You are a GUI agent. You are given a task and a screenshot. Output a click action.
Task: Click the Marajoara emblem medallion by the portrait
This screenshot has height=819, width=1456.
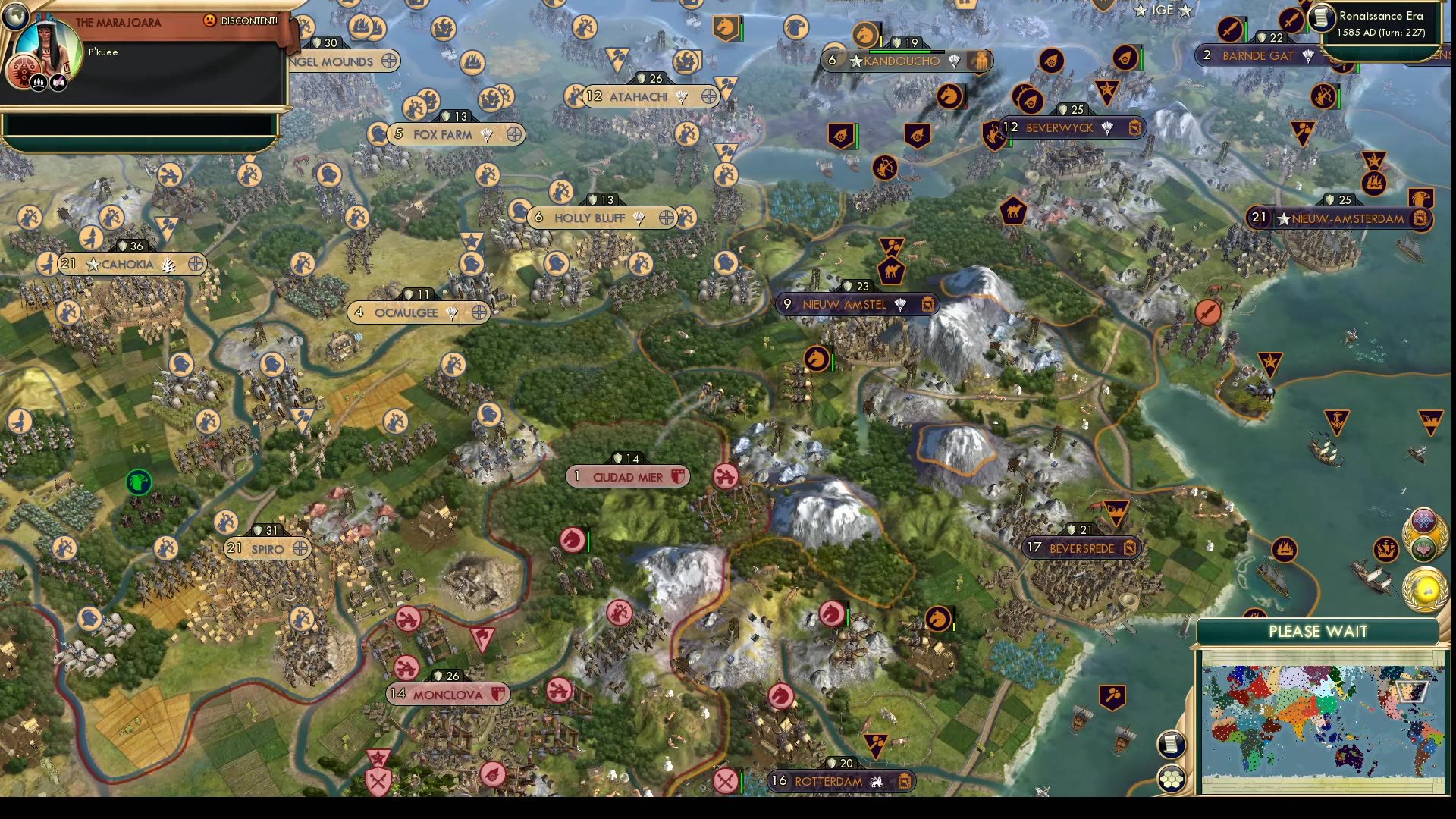click(x=24, y=68)
